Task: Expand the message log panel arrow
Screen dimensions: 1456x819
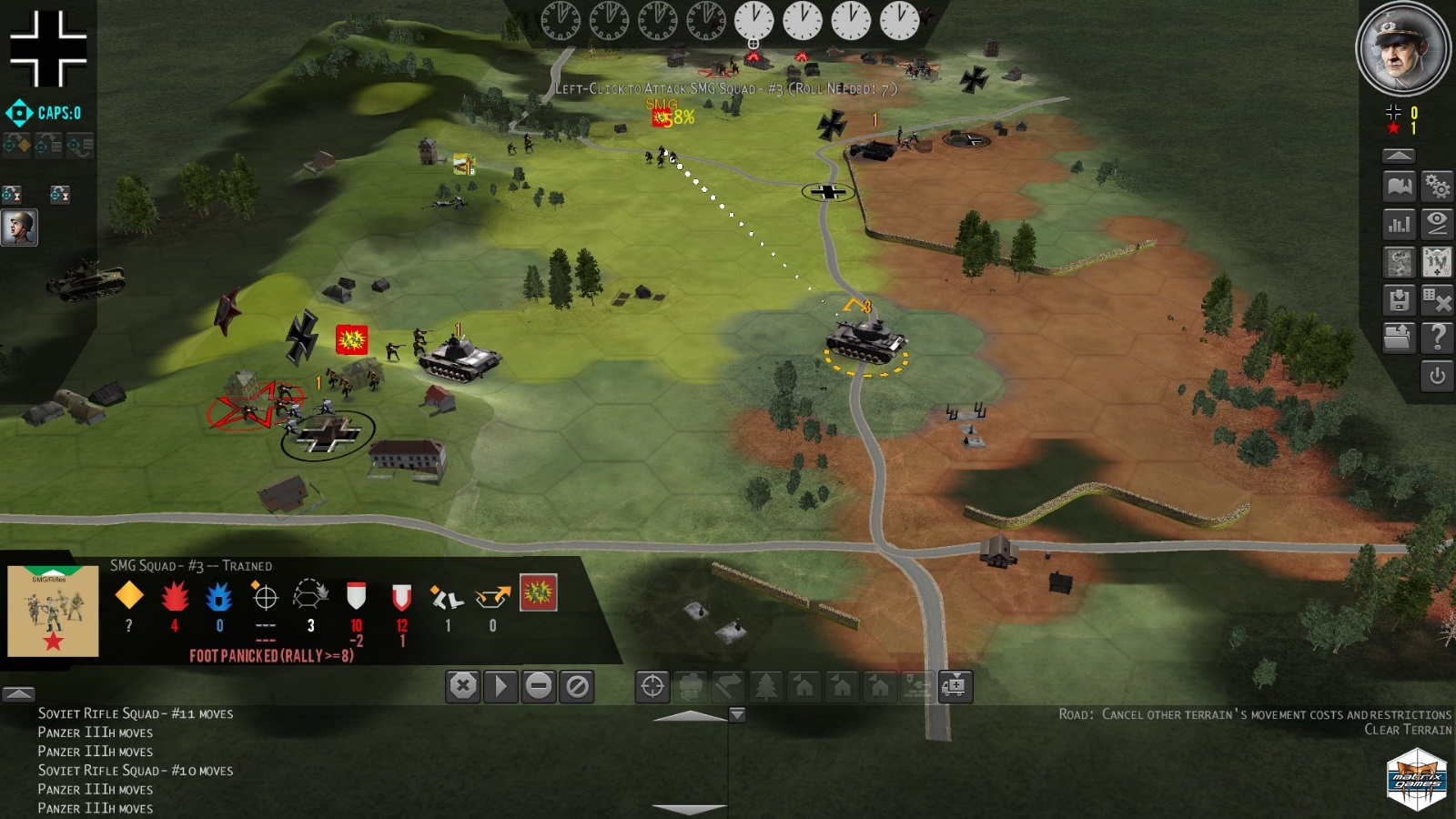Action: tap(19, 693)
